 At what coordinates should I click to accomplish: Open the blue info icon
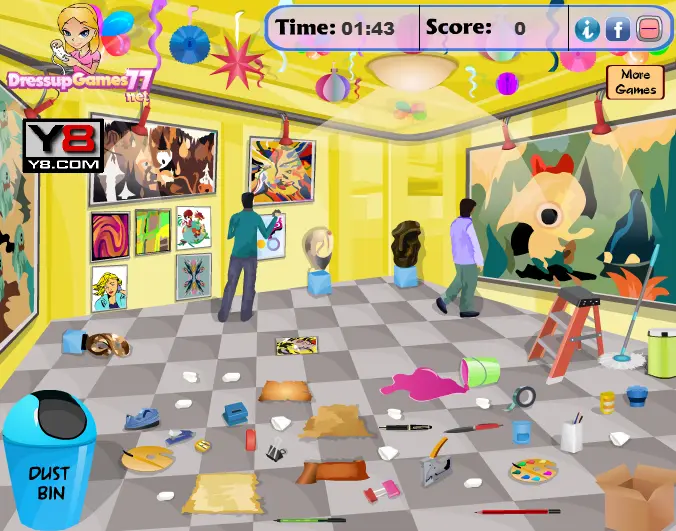586,29
